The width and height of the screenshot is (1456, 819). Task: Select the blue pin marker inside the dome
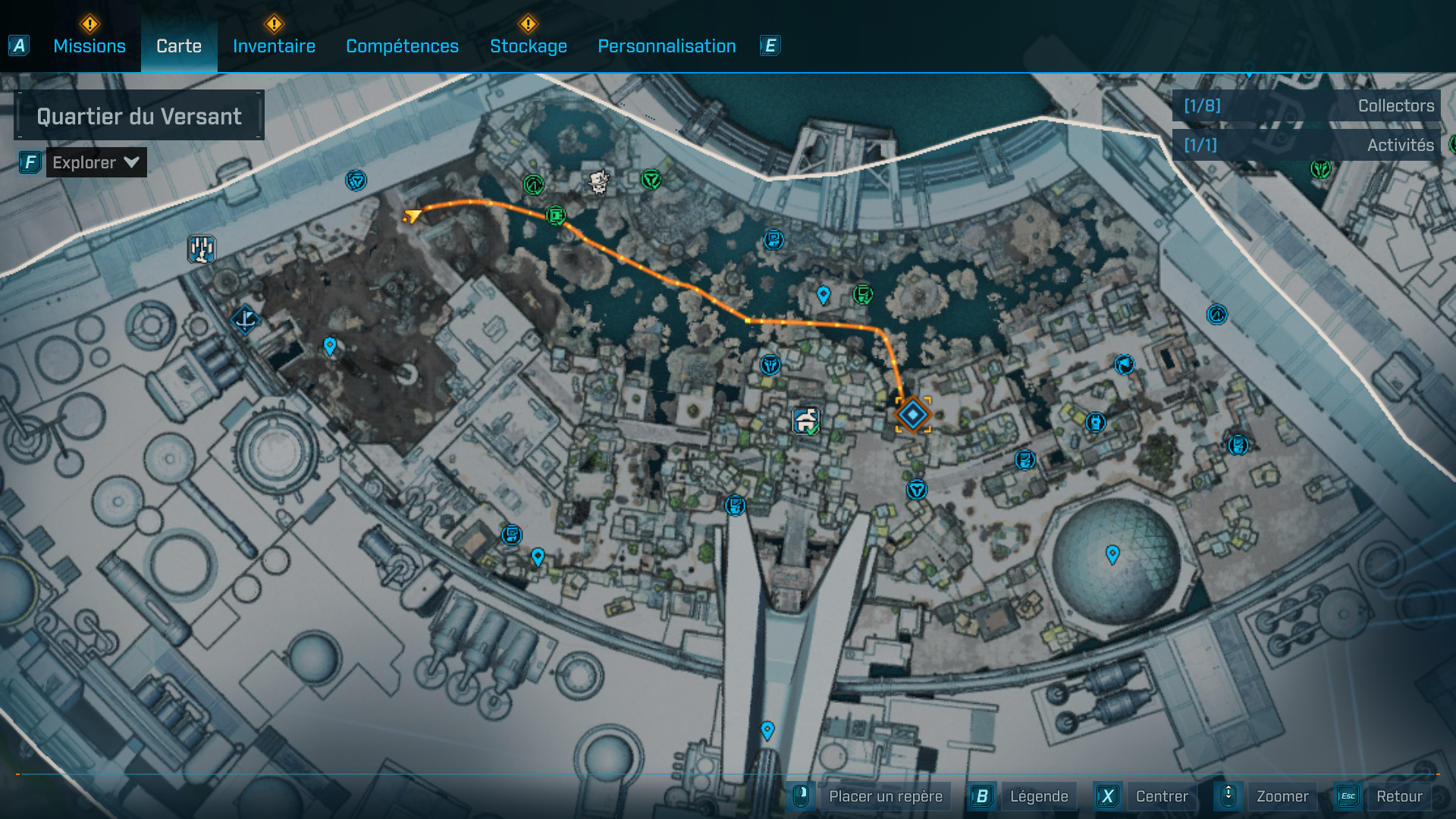(x=1113, y=556)
